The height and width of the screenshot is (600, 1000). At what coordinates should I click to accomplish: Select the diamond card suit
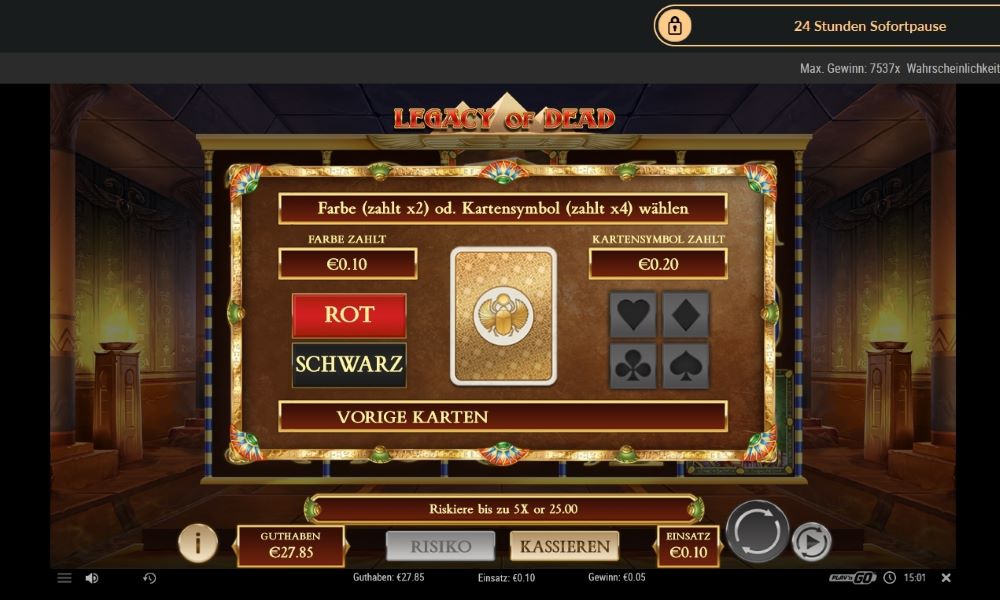coord(685,315)
